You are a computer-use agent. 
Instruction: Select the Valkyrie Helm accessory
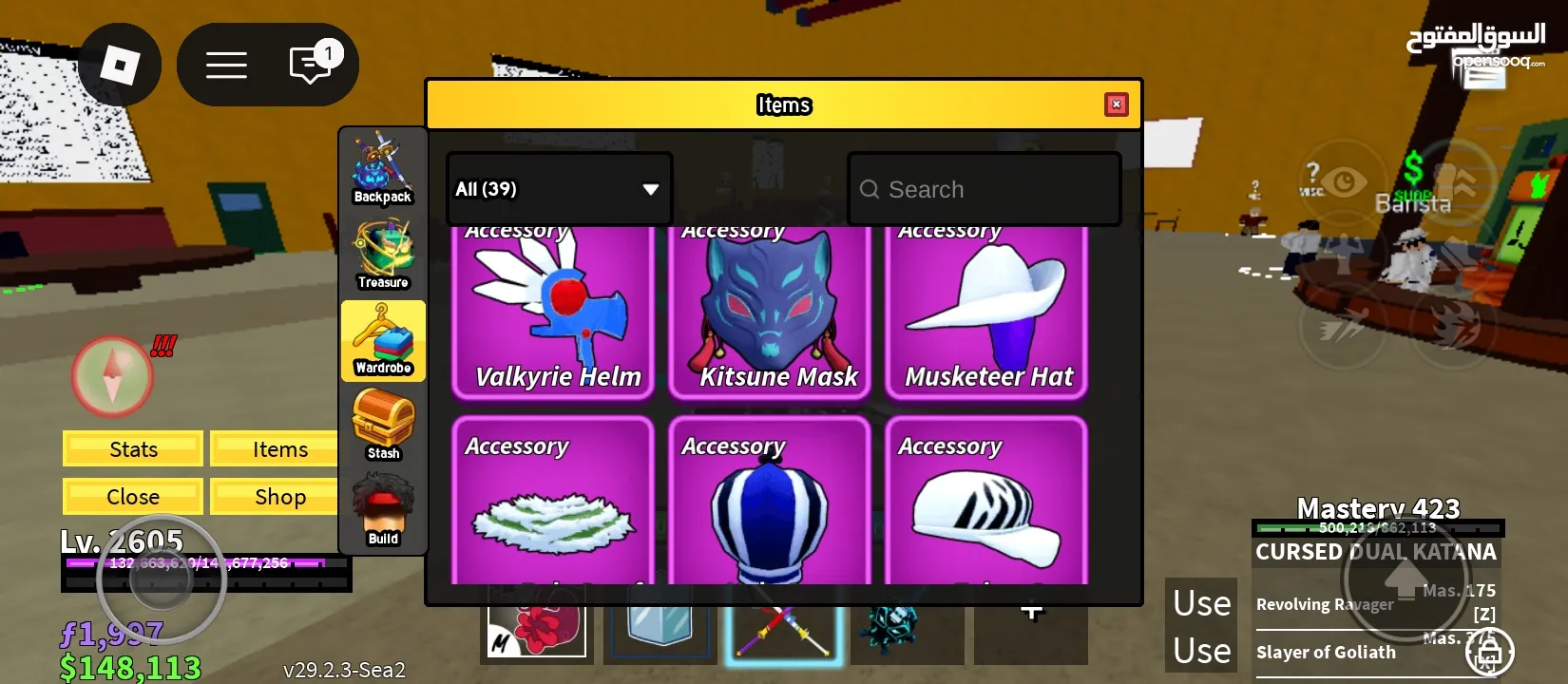553,313
